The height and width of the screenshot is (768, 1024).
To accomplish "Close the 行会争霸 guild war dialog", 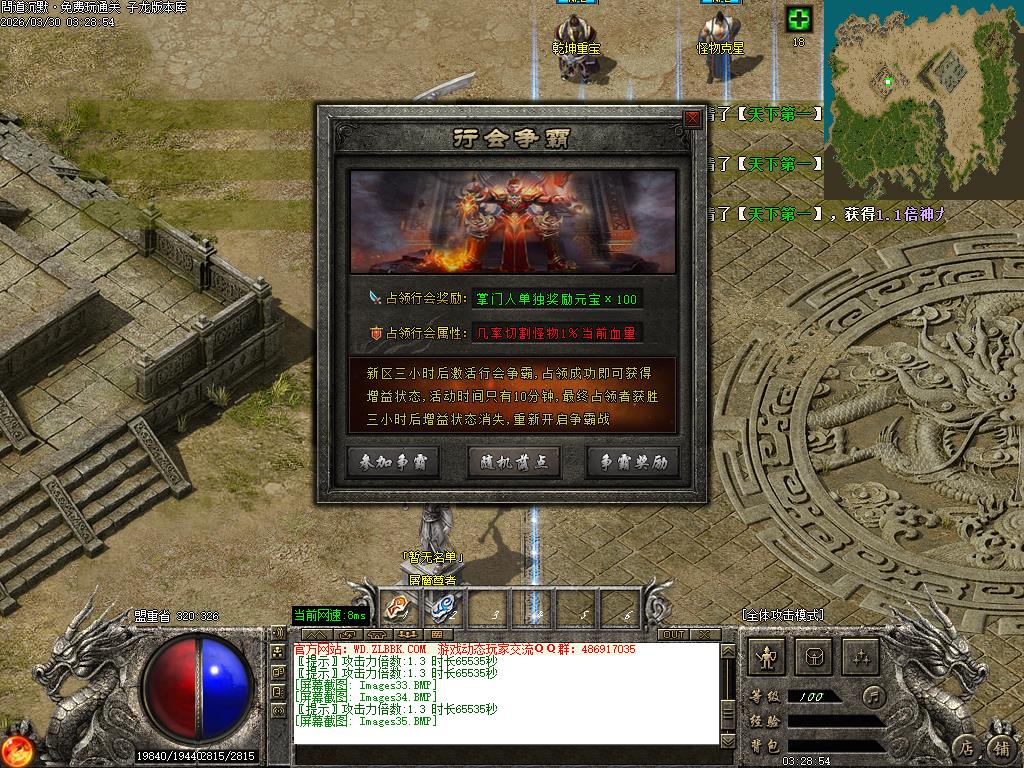I will point(692,118).
